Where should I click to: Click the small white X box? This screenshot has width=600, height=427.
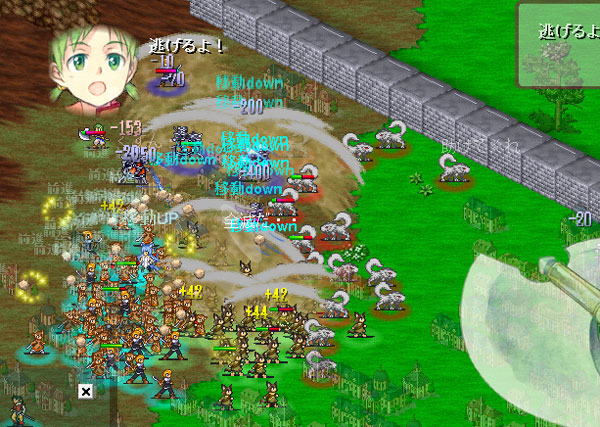pyautogui.click(x=85, y=391)
